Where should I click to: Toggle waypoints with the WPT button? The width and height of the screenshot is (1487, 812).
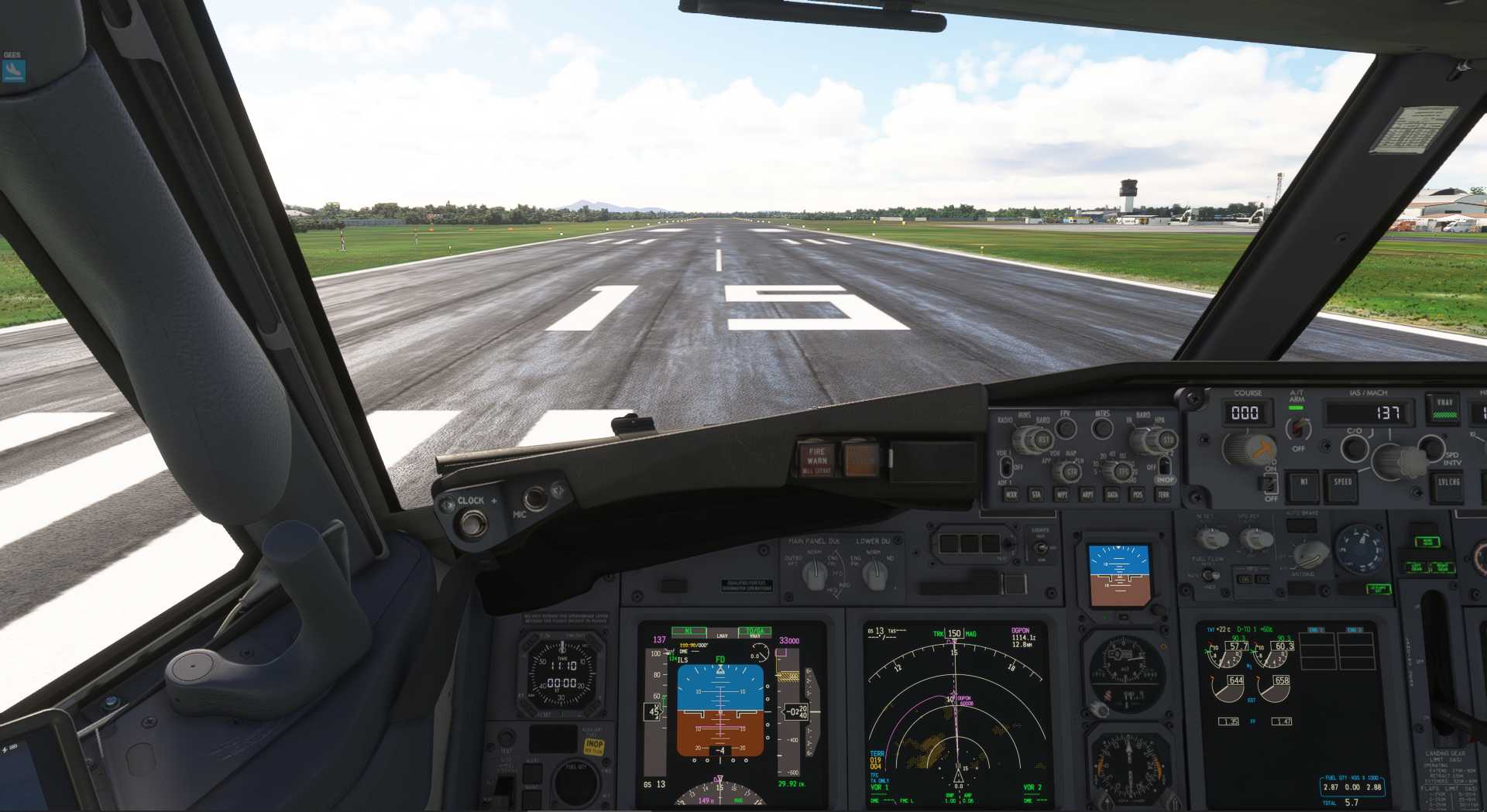(x=1062, y=495)
